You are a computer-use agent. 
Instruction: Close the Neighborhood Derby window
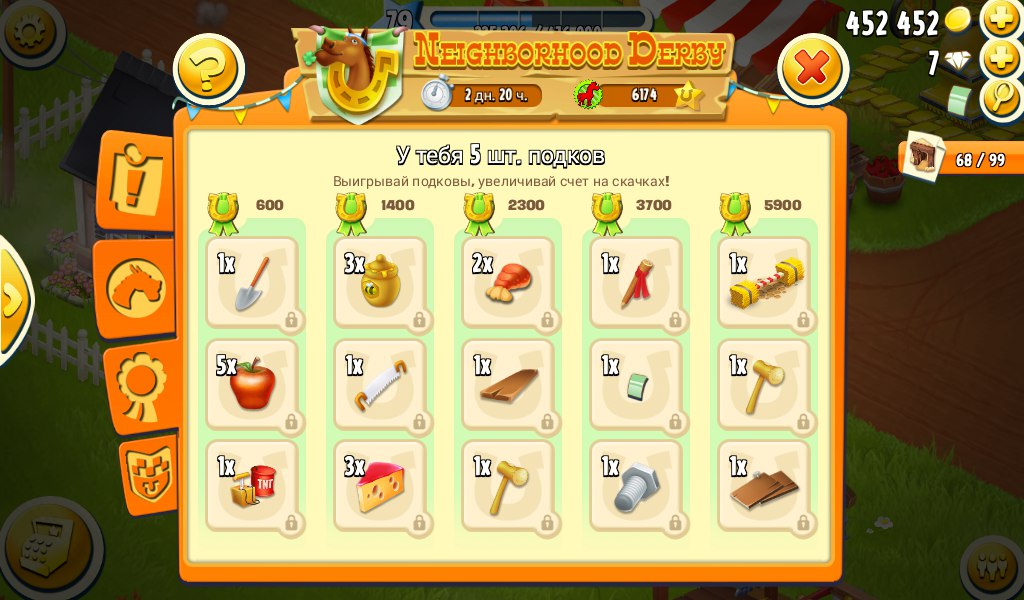click(x=812, y=68)
